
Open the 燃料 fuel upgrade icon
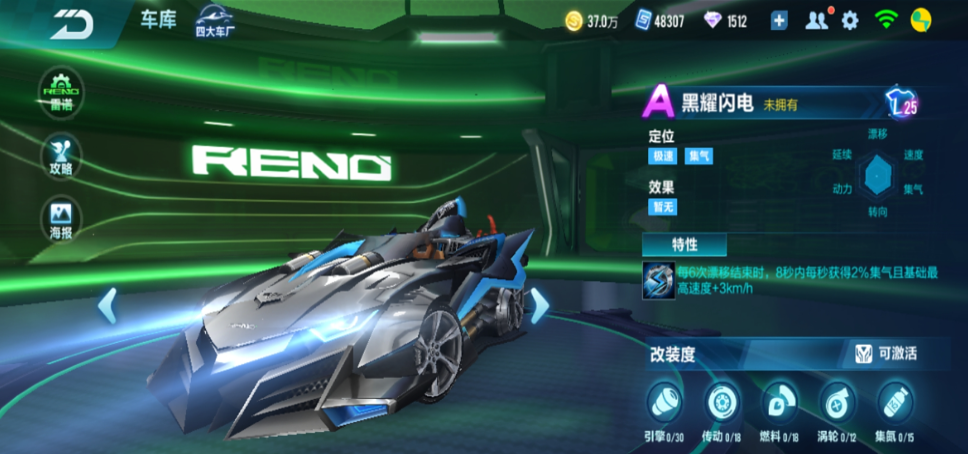779,402
